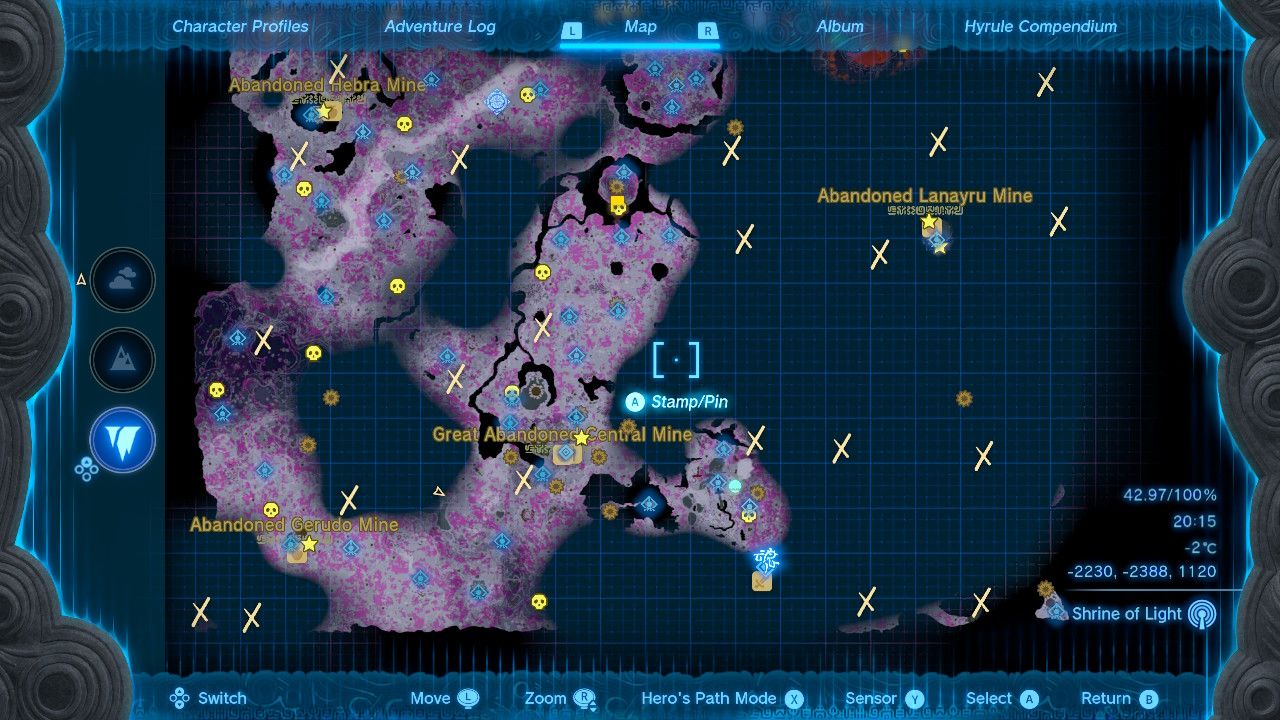Image resolution: width=1280 pixels, height=720 pixels.
Task: Select the Depths map layer icon
Action: click(122, 441)
